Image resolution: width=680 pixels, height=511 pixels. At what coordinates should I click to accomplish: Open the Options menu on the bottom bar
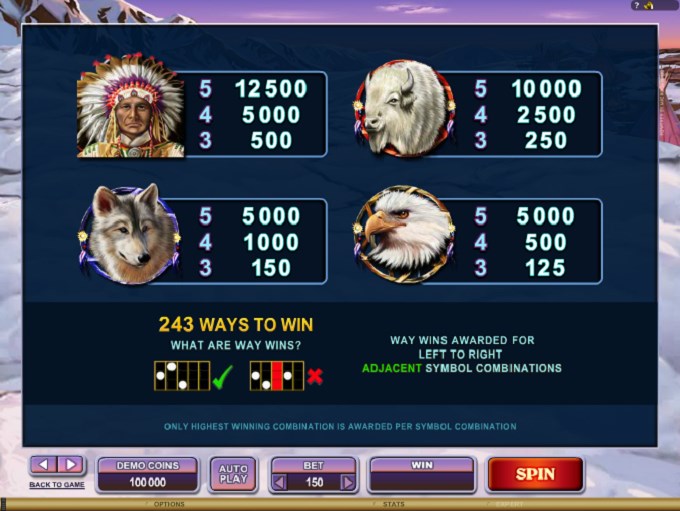click(x=169, y=505)
